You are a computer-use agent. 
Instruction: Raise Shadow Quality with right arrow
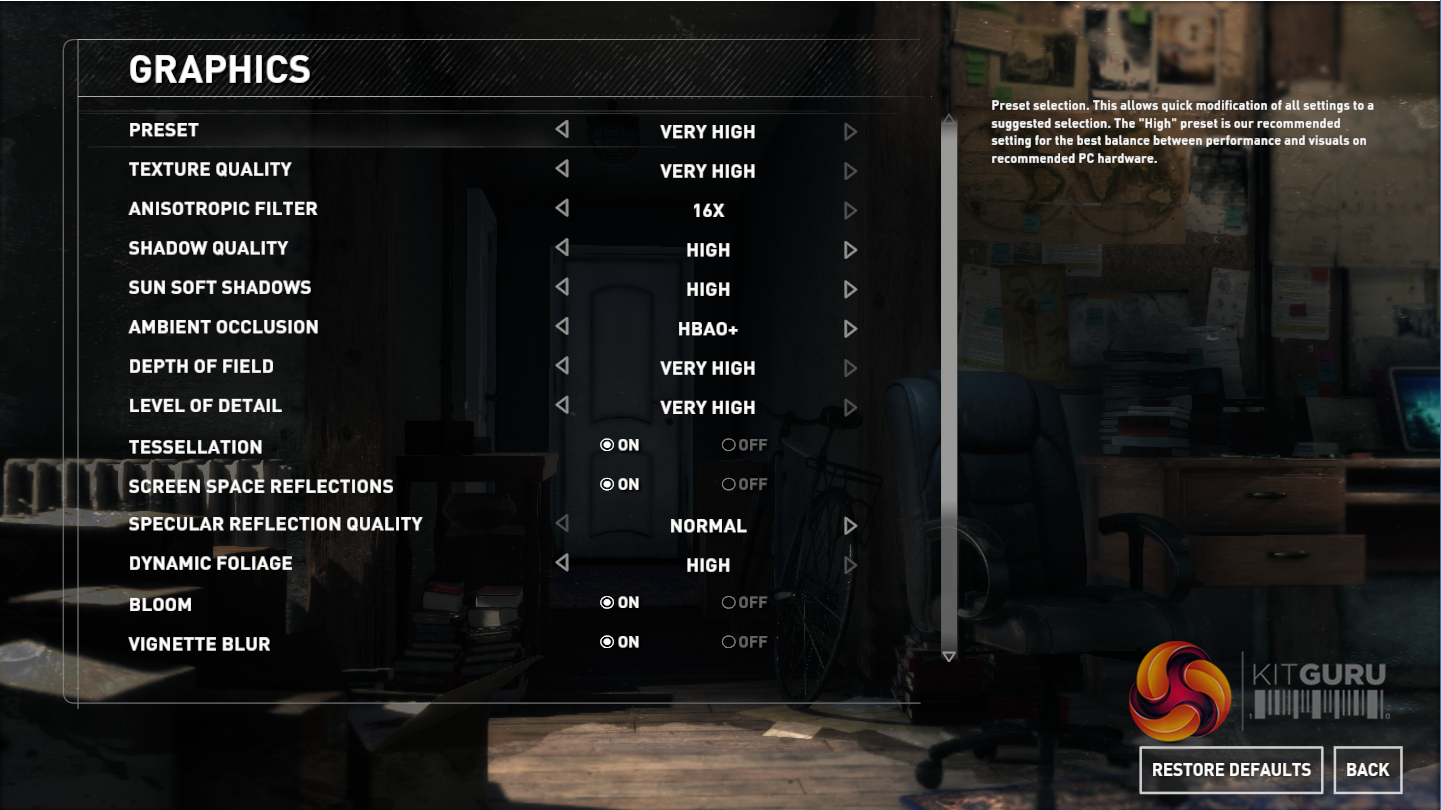(850, 250)
